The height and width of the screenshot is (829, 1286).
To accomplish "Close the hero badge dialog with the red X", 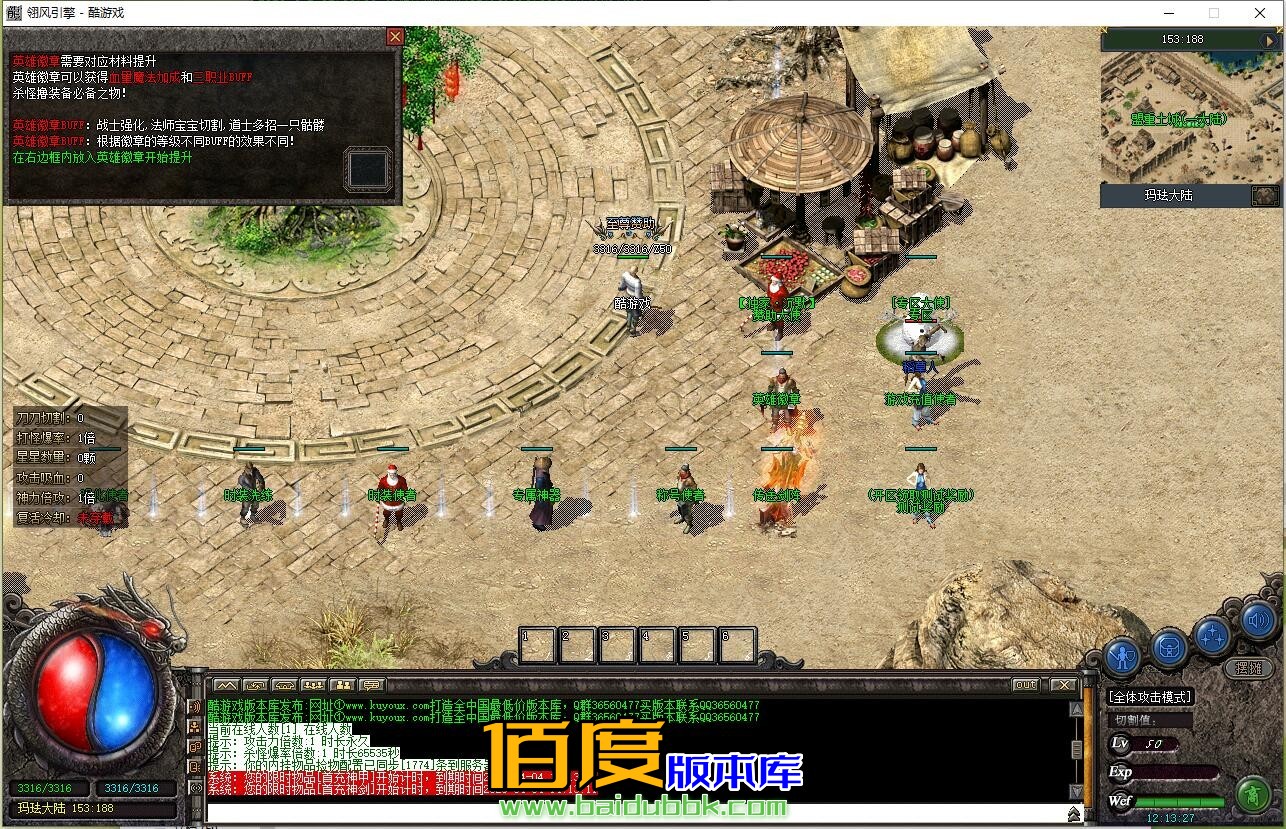I will [395, 37].
